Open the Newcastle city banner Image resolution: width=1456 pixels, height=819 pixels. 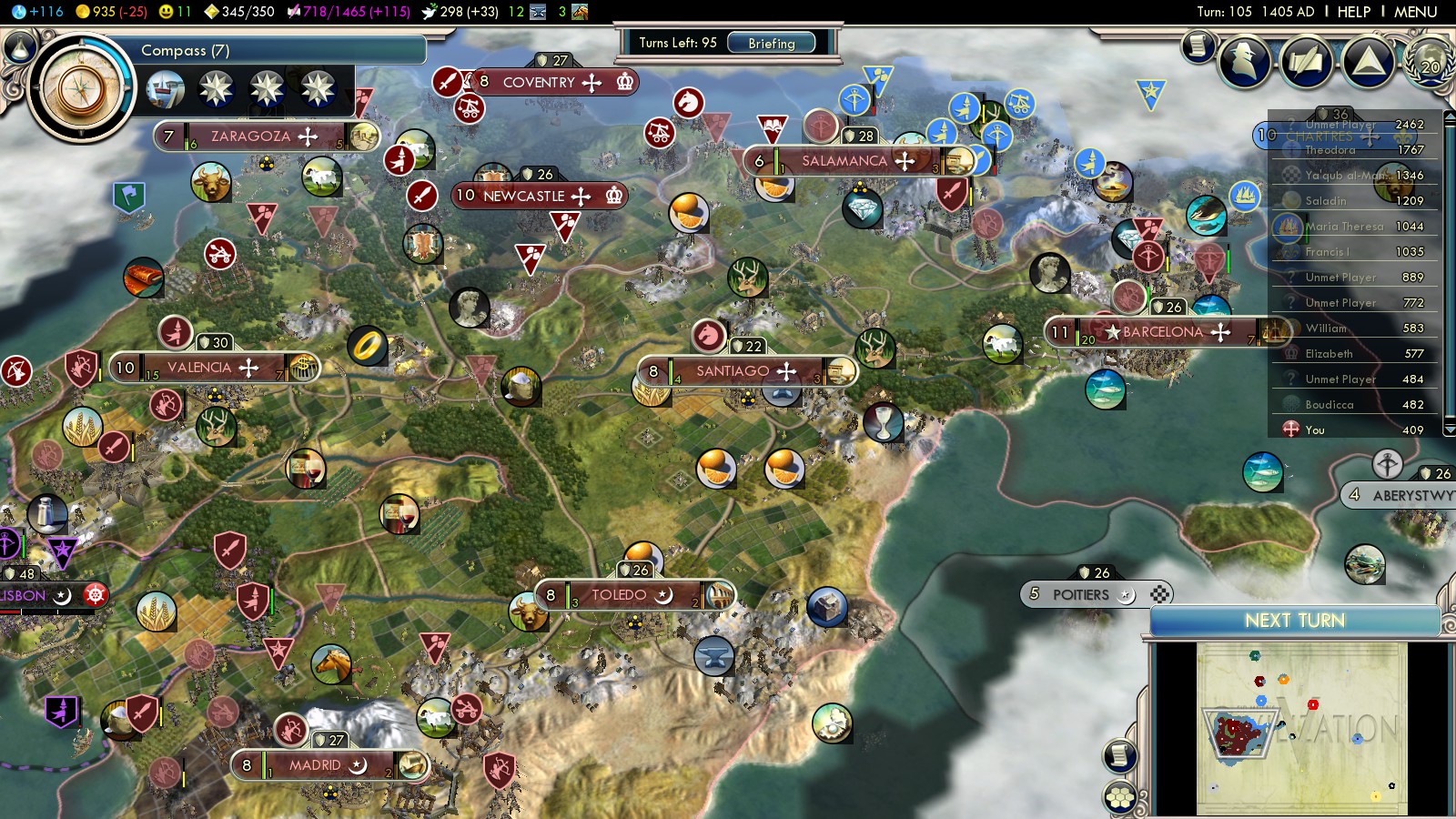(524, 196)
